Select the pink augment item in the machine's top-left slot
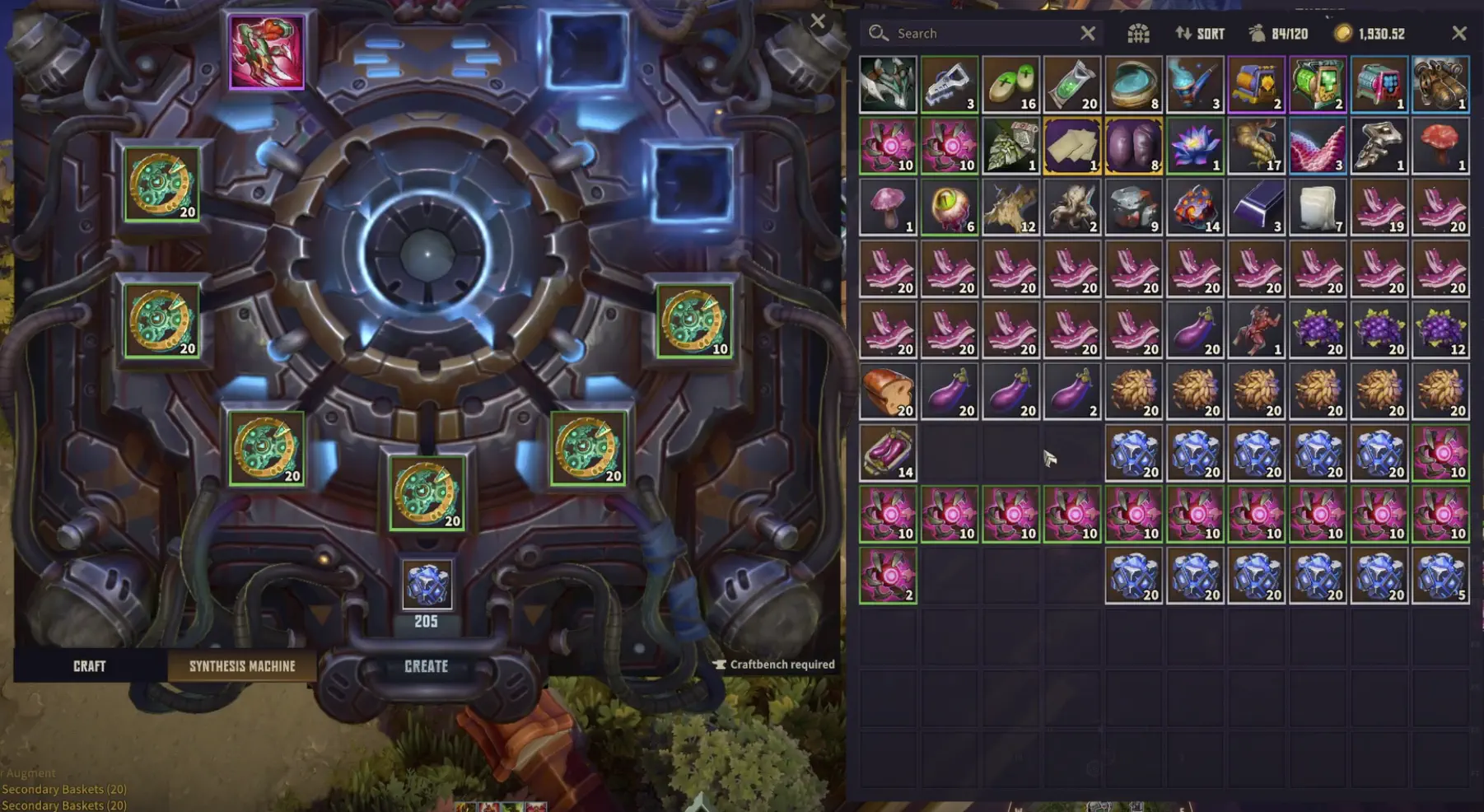The image size is (1484, 812). (x=268, y=54)
